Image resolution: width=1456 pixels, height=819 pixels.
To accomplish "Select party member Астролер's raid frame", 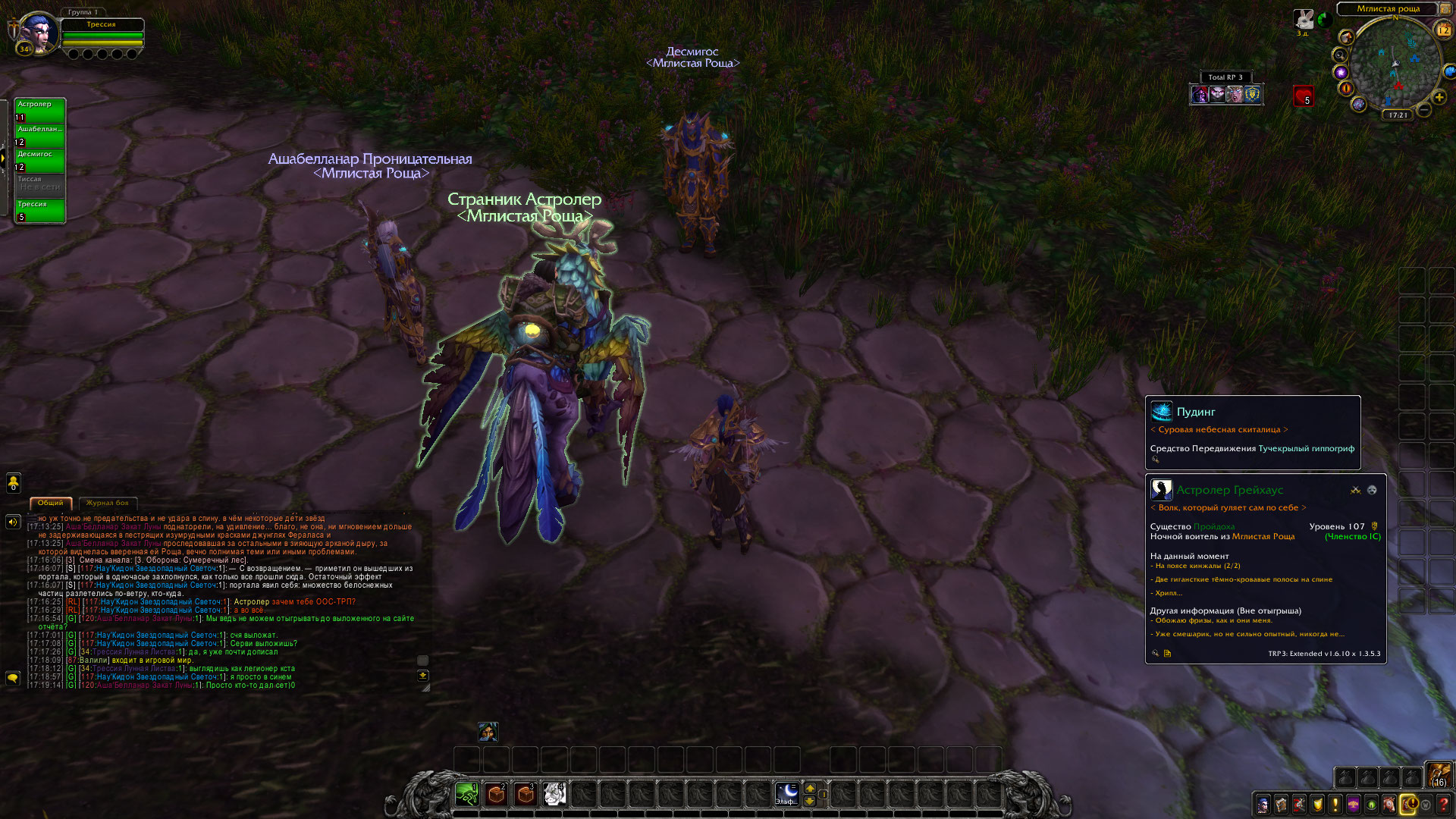I will click(x=39, y=110).
